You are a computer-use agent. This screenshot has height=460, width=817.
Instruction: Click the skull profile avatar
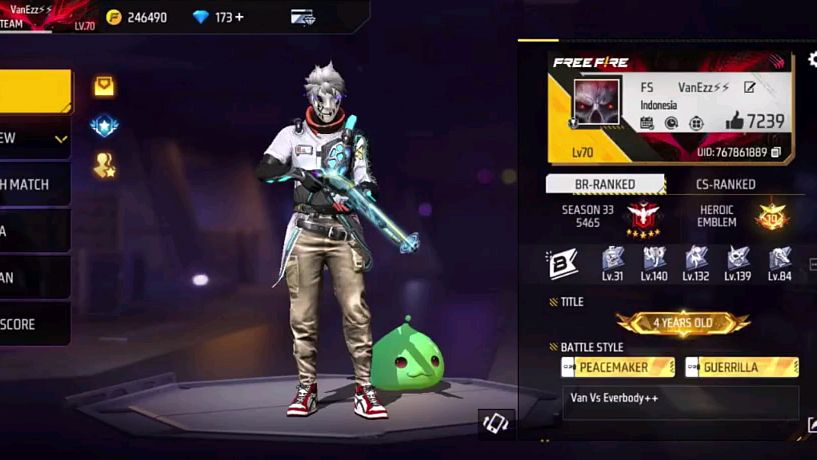pyautogui.click(x=597, y=103)
